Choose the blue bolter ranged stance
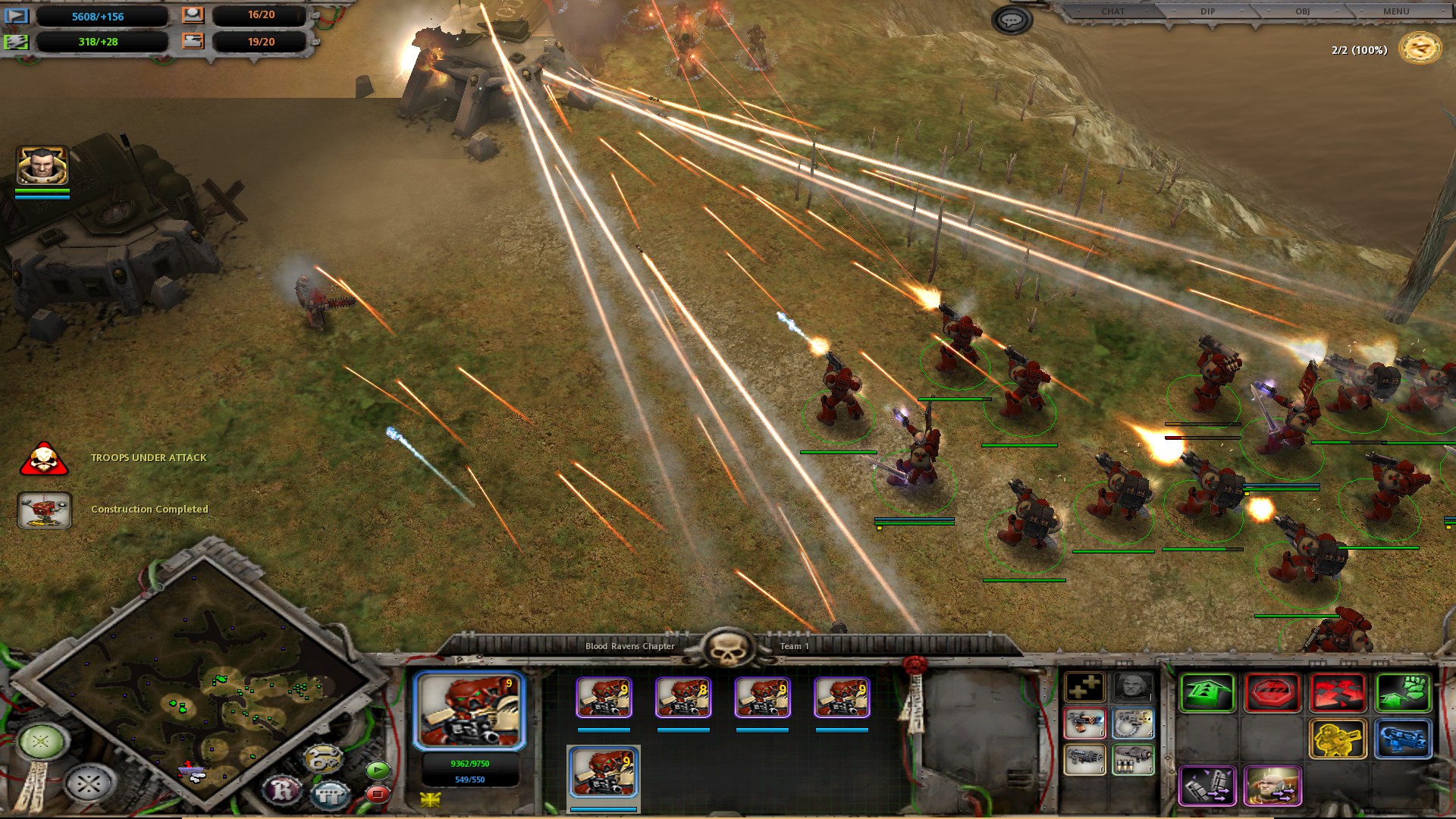Image resolution: width=1456 pixels, height=819 pixels. pyautogui.click(x=1403, y=739)
